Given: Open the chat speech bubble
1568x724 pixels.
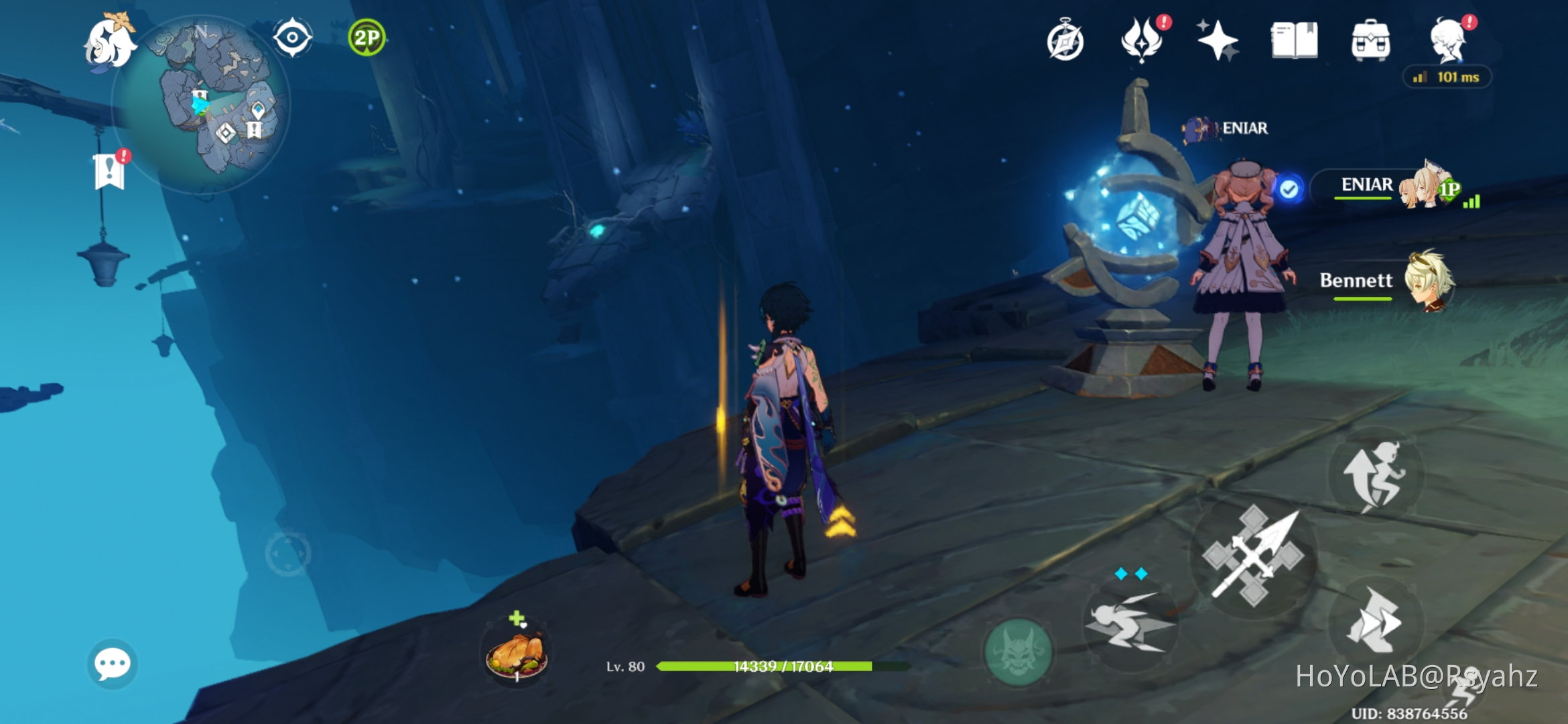Looking at the screenshot, I should pyautogui.click(x=113, y=664).
